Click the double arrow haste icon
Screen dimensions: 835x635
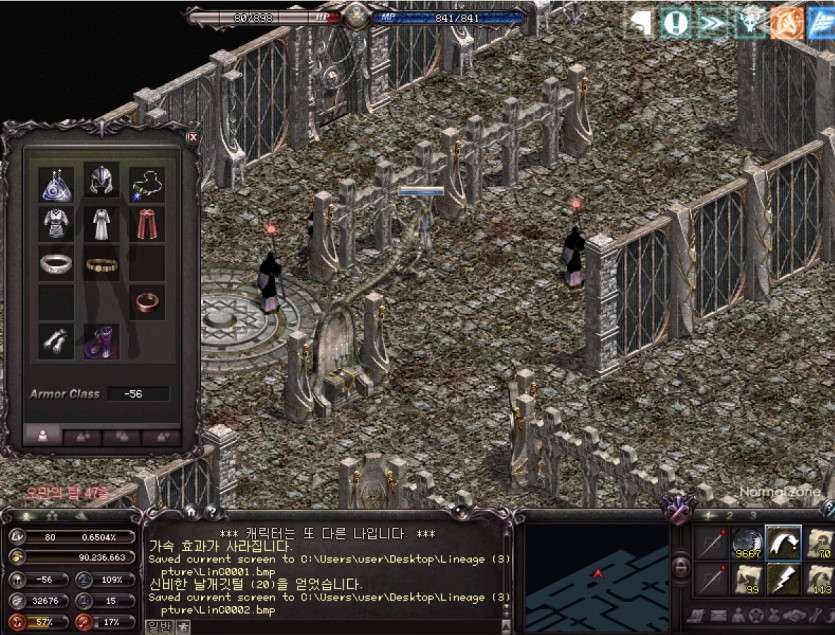(x=712, y=22)
